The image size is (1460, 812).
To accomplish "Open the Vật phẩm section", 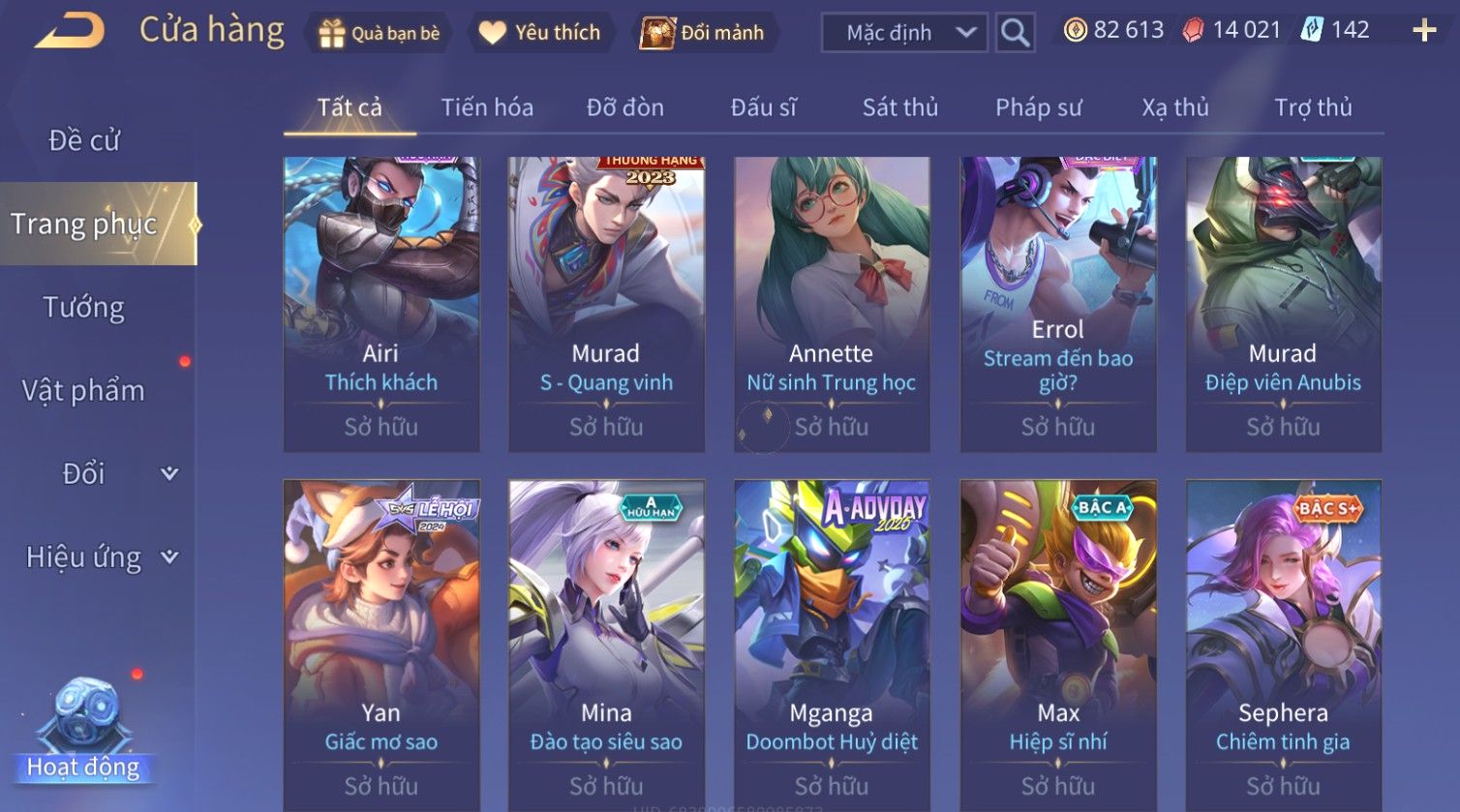I will click(x=84, y=391).
